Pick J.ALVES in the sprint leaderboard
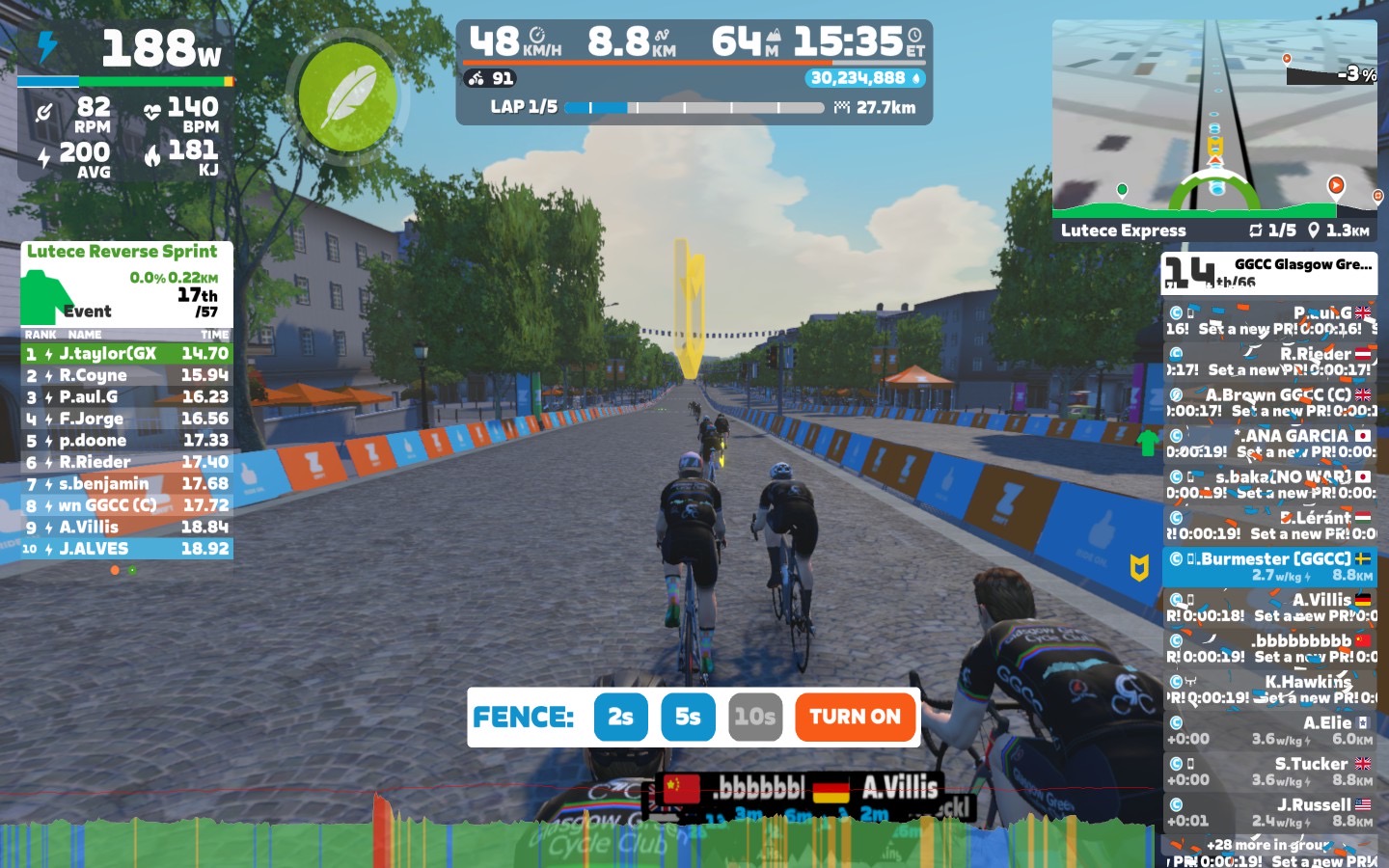 point(126,549)
